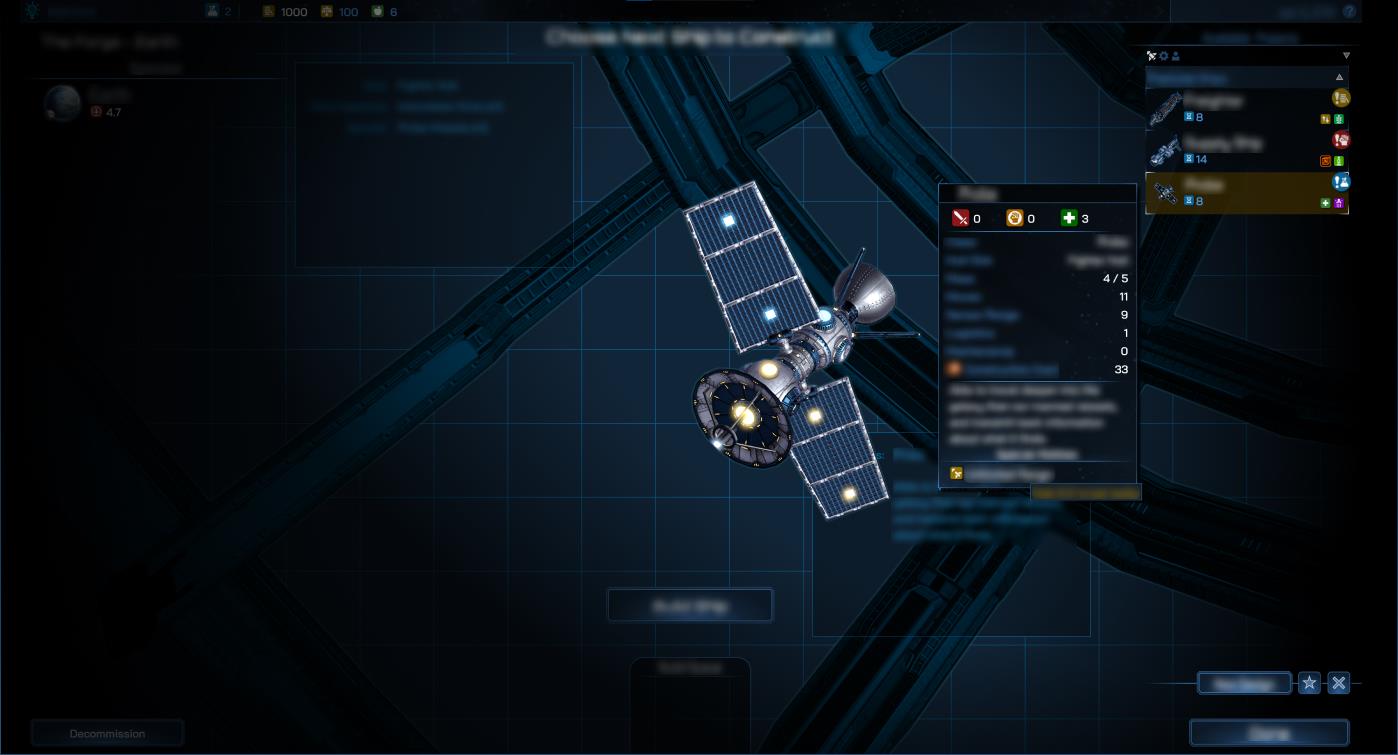Collapse the ship category header arrow
This screenshot has width=1398, height=755.
click(x=1339, y=77)
